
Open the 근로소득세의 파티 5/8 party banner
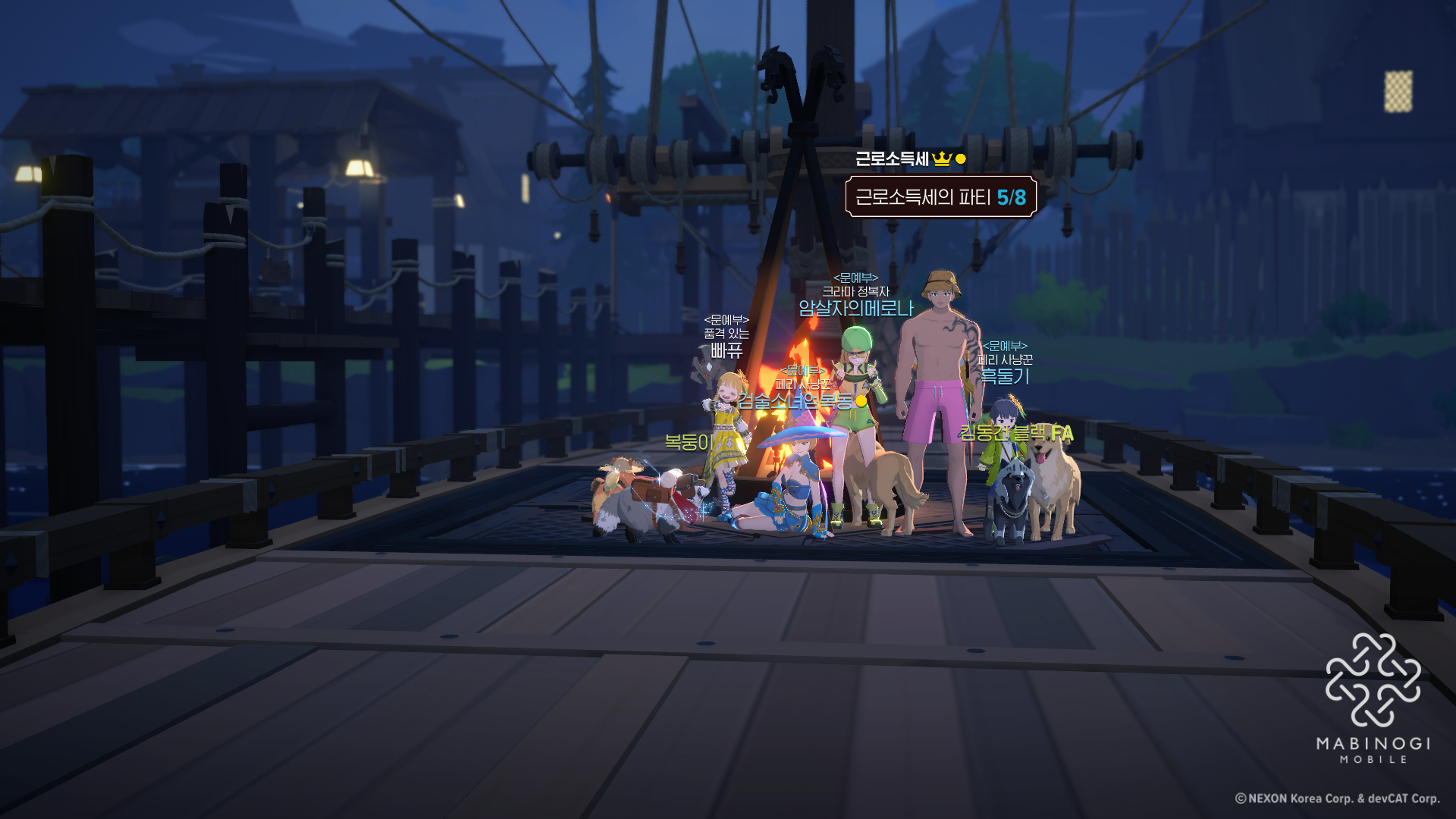[x=940, y=197]
